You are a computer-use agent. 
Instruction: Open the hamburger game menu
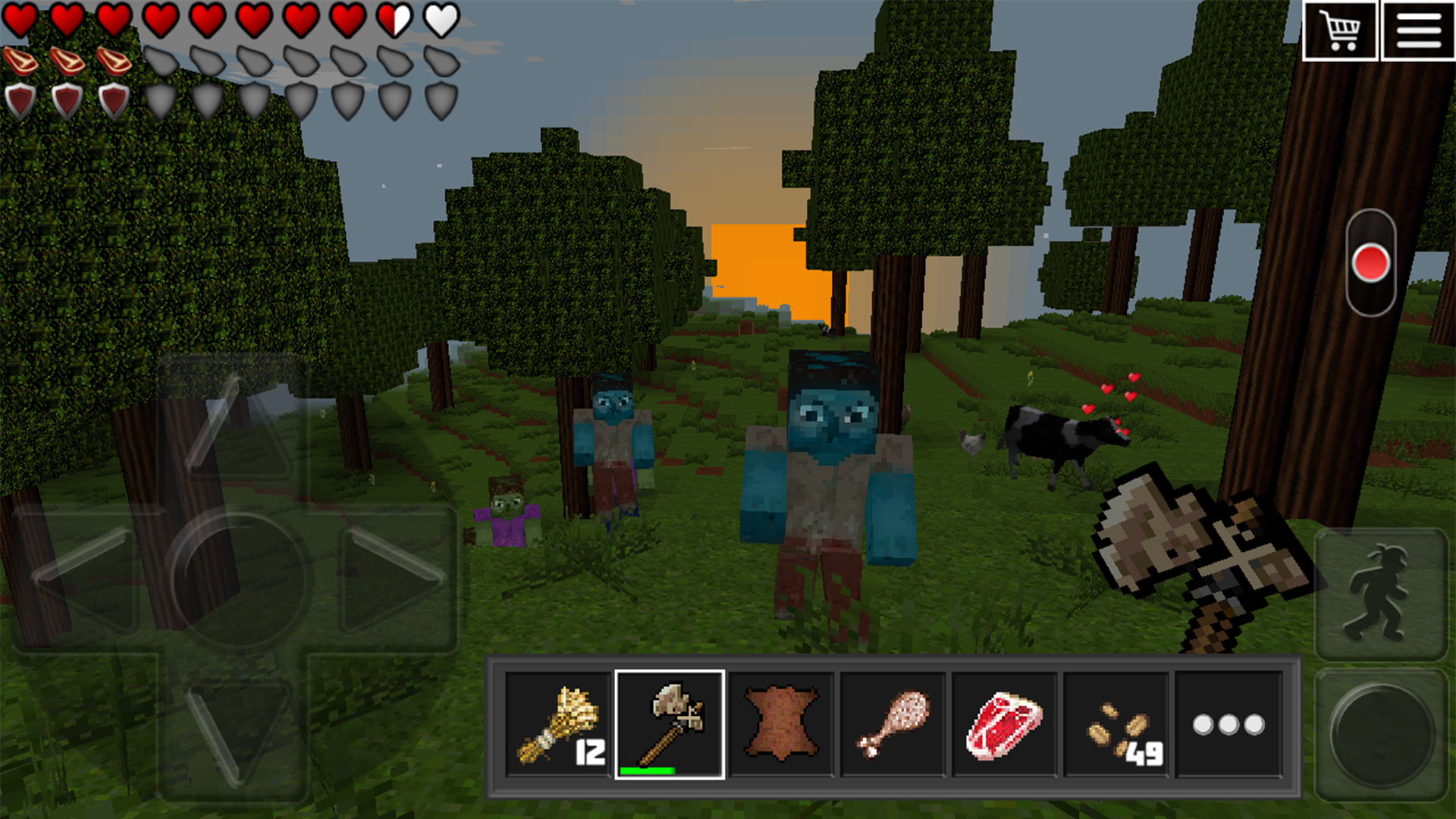[x=1420, y=32]
